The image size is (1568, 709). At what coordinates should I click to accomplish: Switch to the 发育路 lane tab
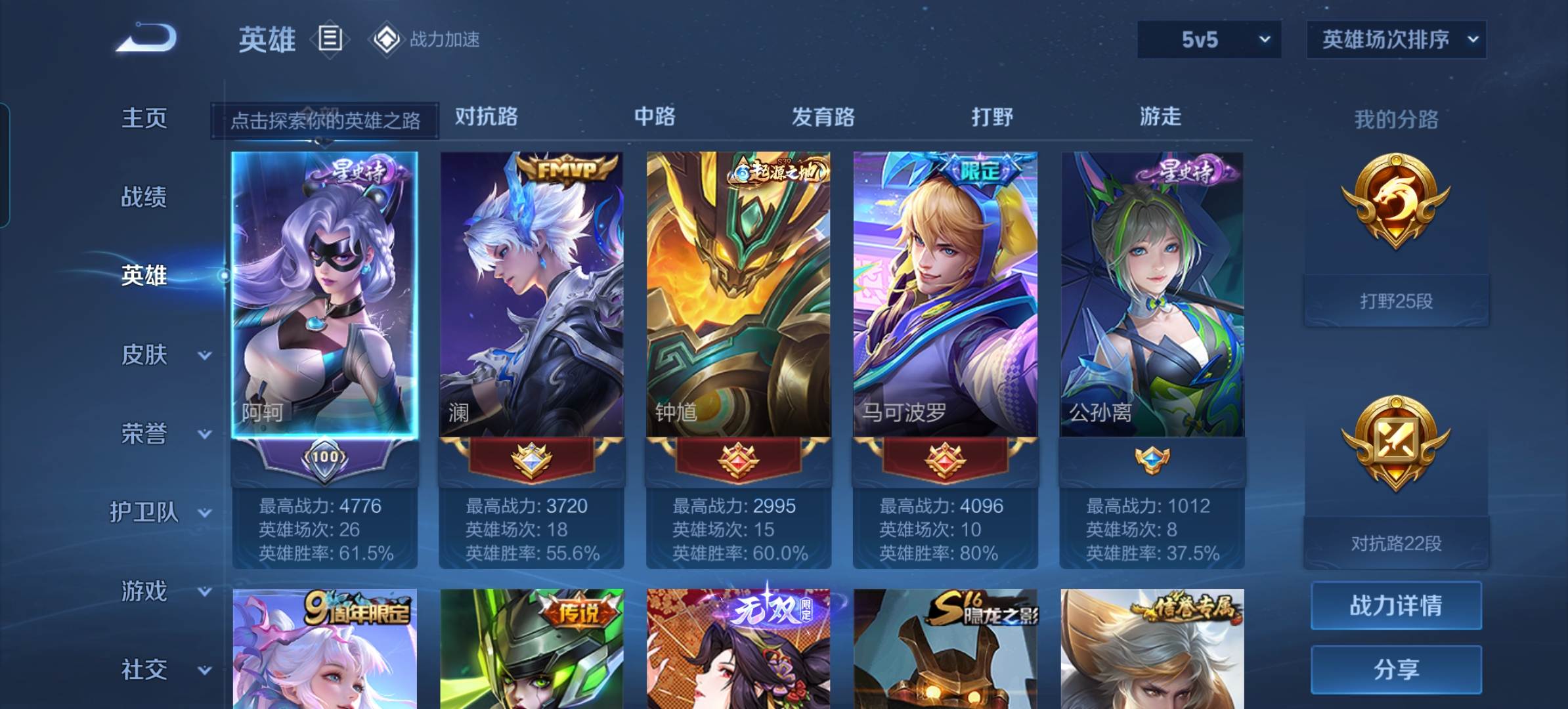point(823,117)
